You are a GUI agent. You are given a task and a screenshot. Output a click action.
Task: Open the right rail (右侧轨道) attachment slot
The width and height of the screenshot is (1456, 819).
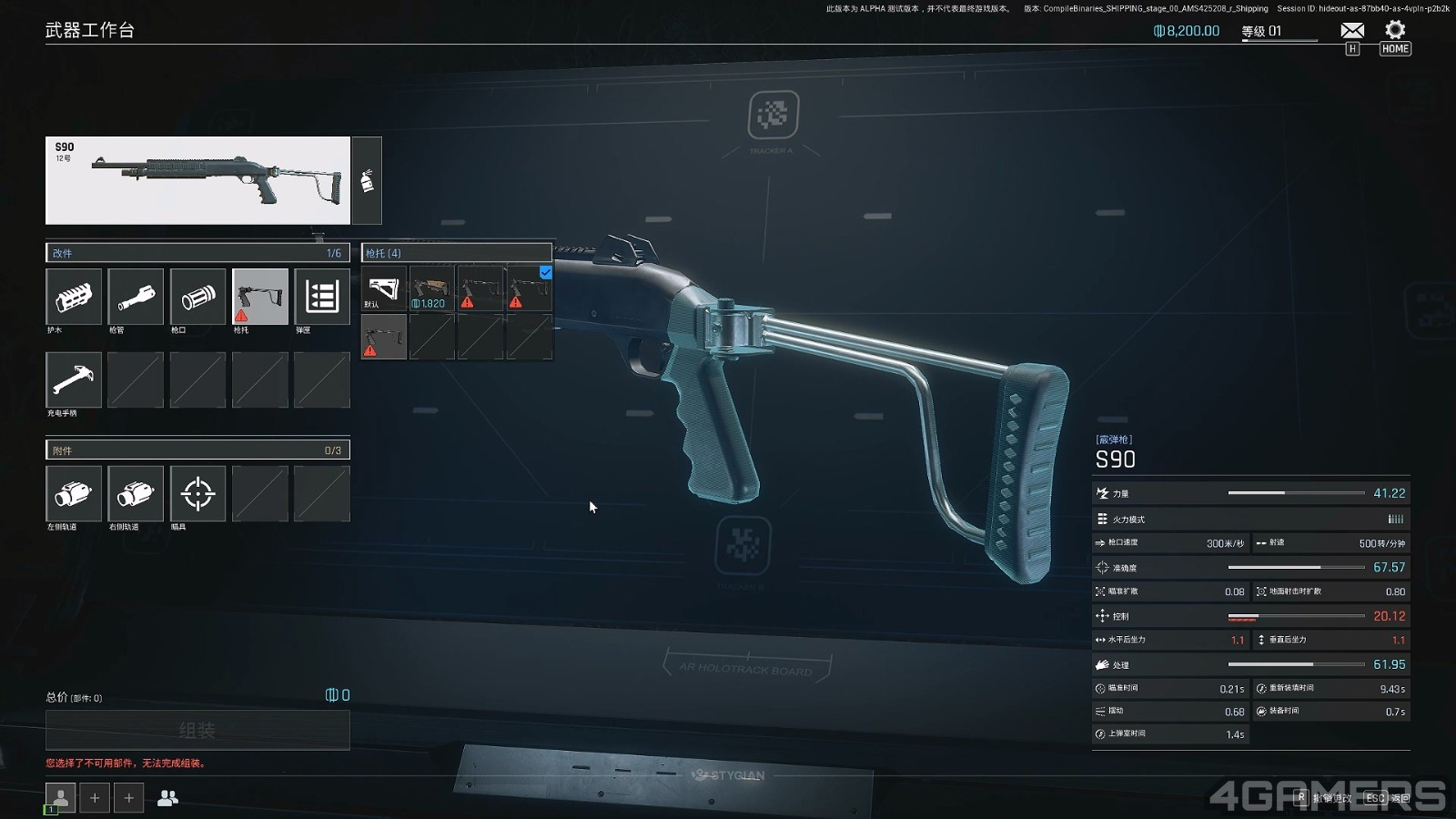click(x=136, y=494)
